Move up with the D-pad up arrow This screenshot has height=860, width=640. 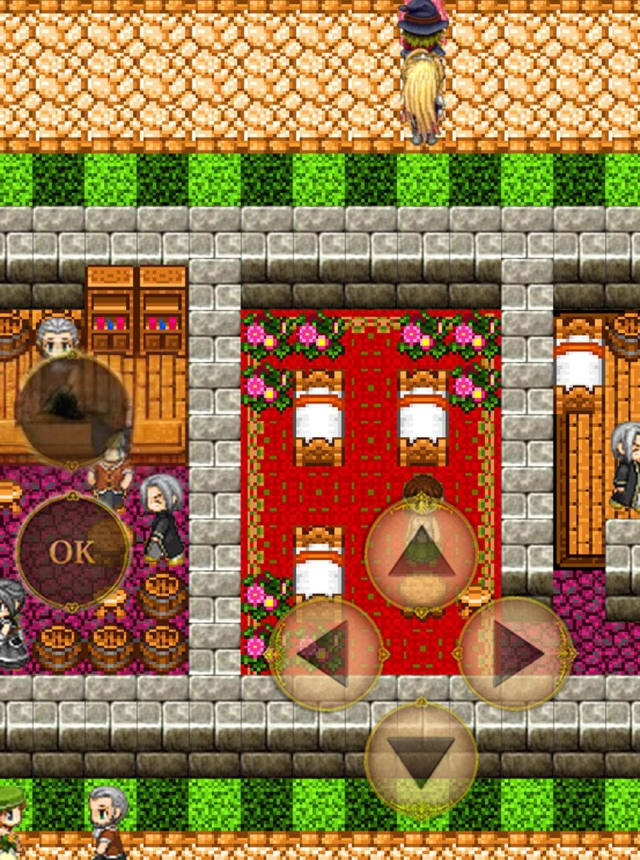point(421,553)
